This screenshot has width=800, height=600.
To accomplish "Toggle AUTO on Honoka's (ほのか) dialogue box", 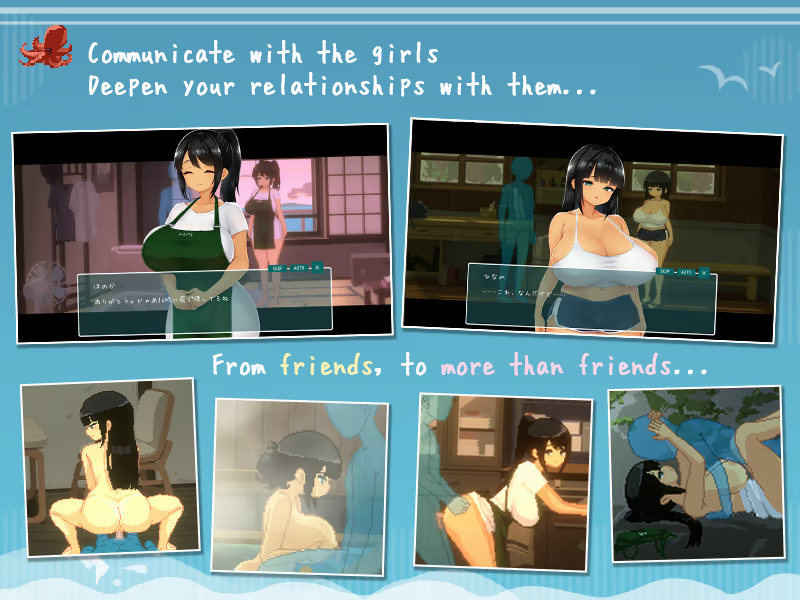I will click(298, 268).
